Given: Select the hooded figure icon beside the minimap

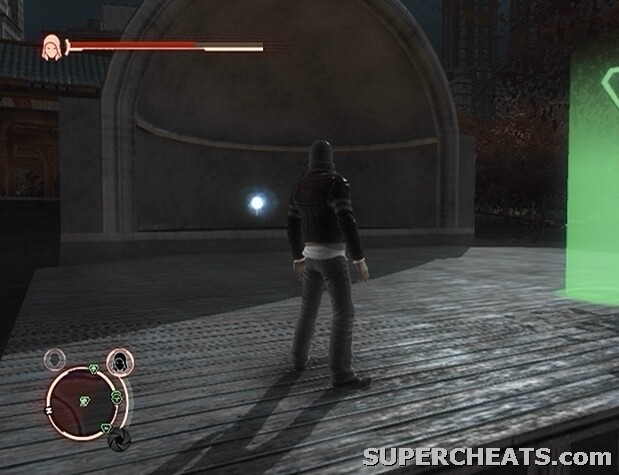Looking at the screenshot, I should [120, 361].
